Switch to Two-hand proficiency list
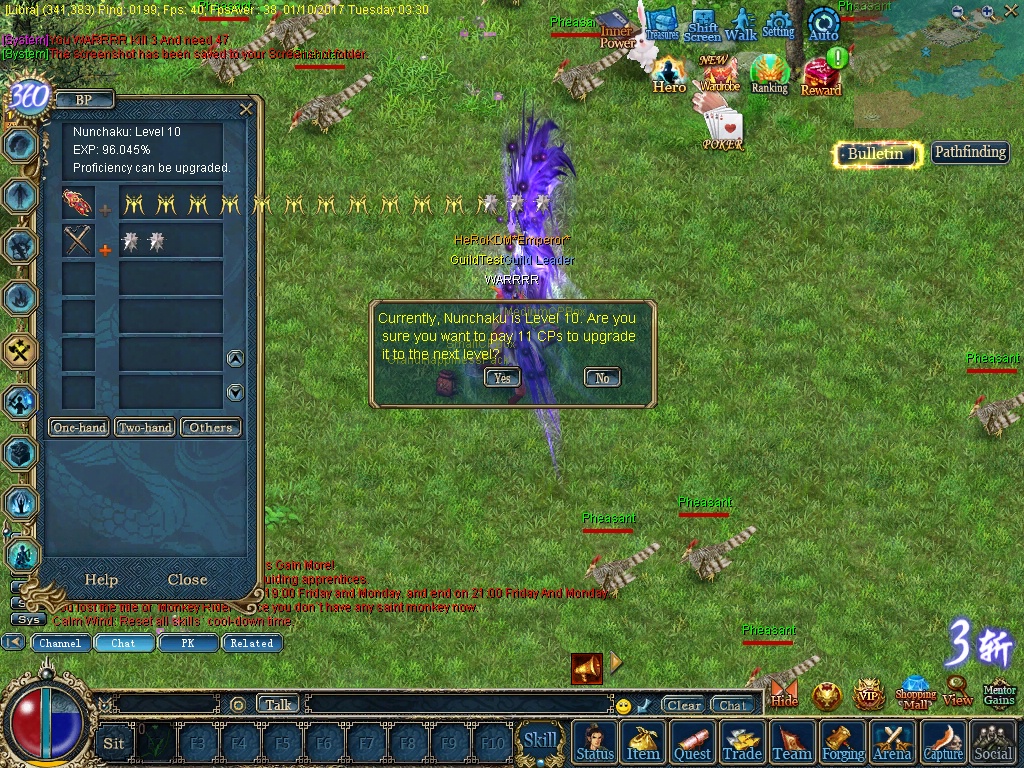Viewport: 1024px width, 768px height. pos(145,427)
